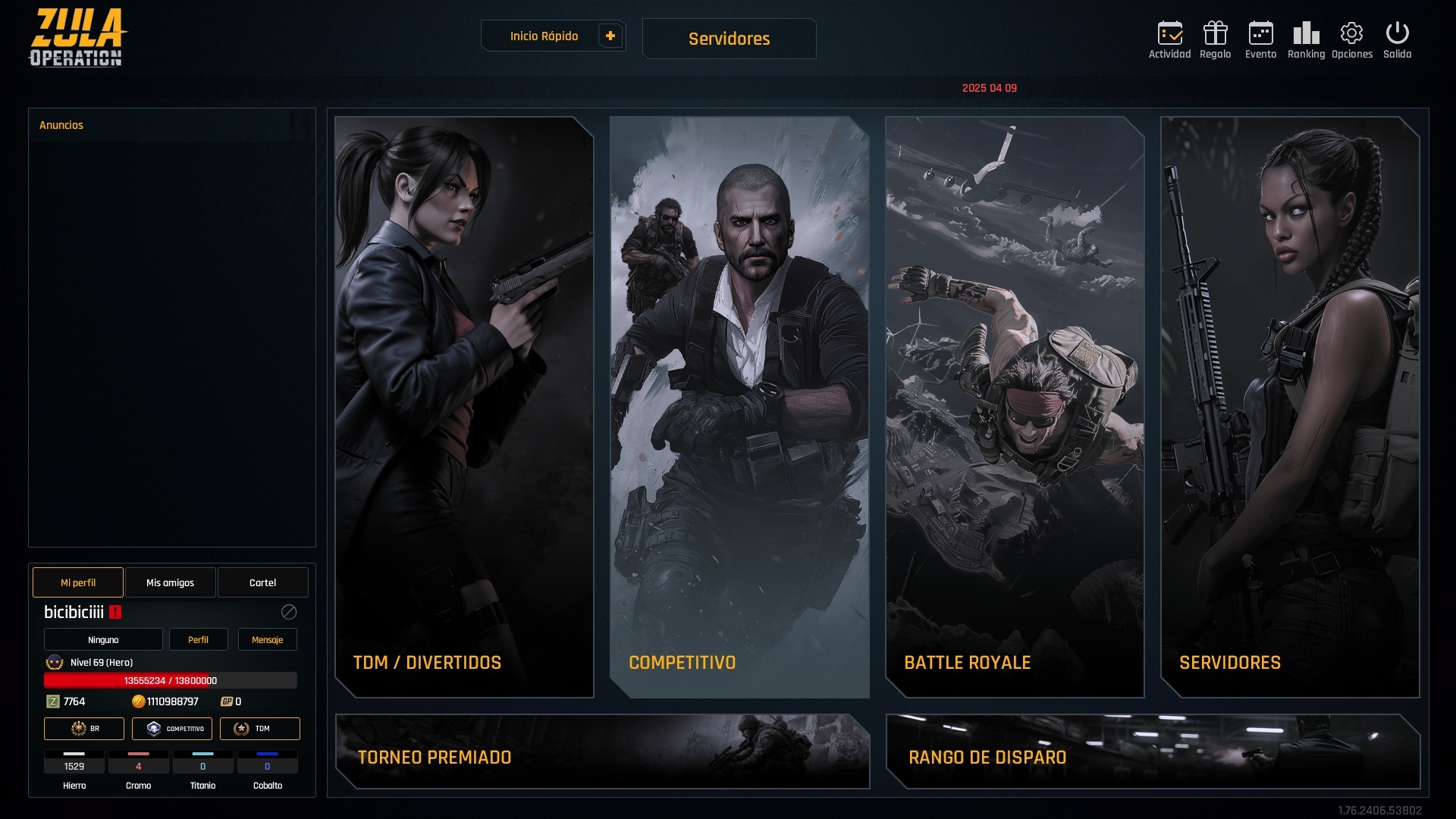Select the Battle Royale mode card
The image size is (1456, 819).
(1015, 406)
